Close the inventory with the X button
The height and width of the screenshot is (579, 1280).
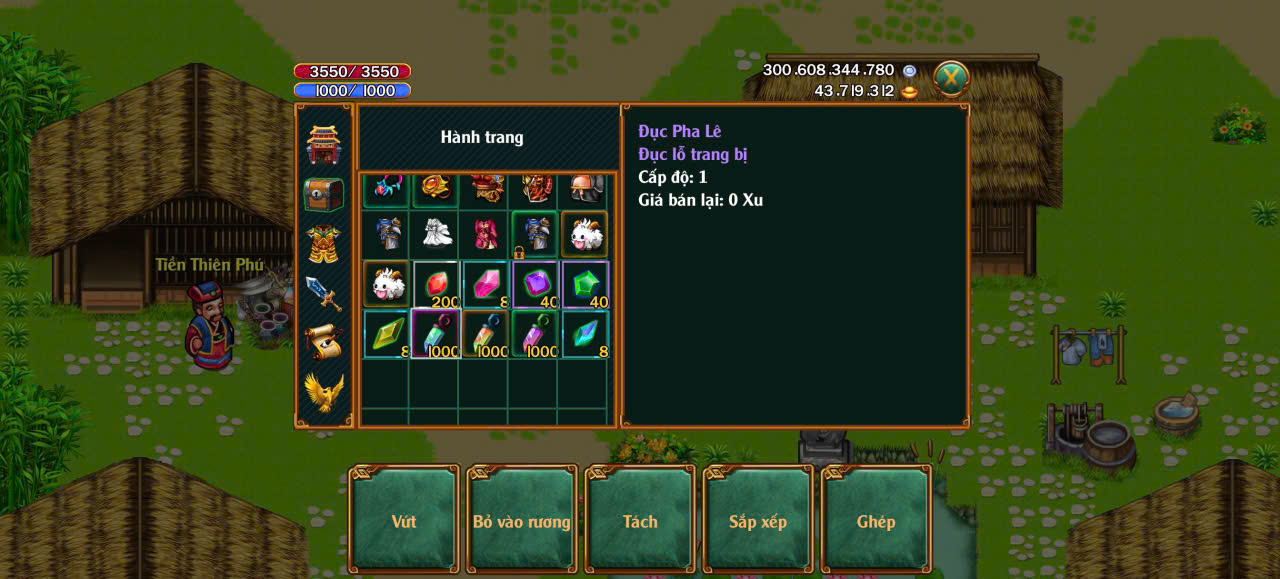pos(951,78)
